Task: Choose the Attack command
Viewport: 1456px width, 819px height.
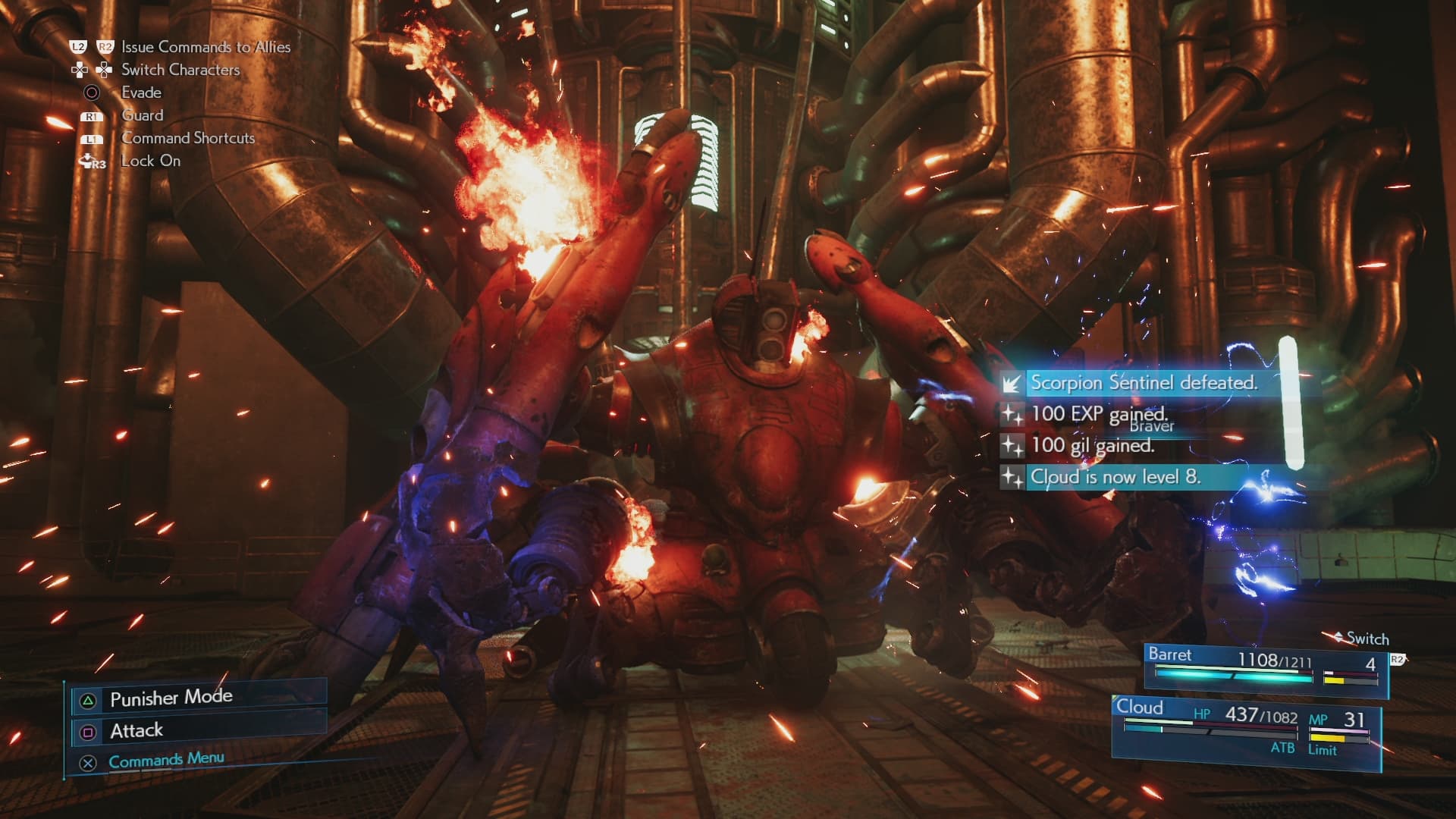Action: tap(137, 730)
